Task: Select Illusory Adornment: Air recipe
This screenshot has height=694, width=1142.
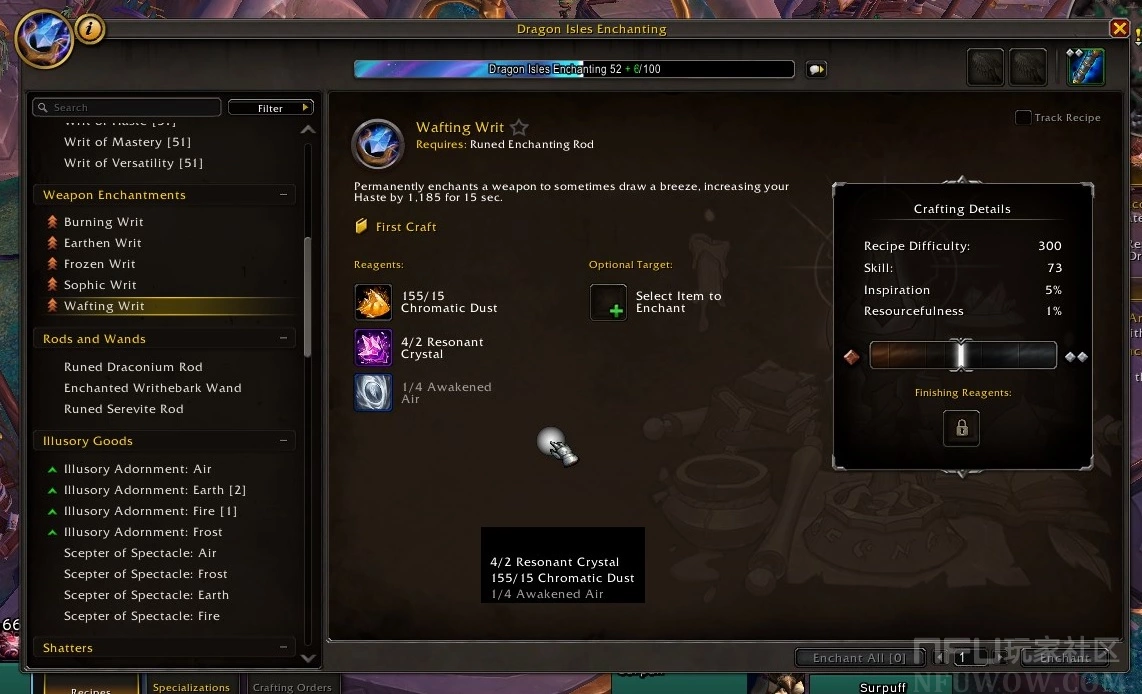Action: [x=137, y=469]
